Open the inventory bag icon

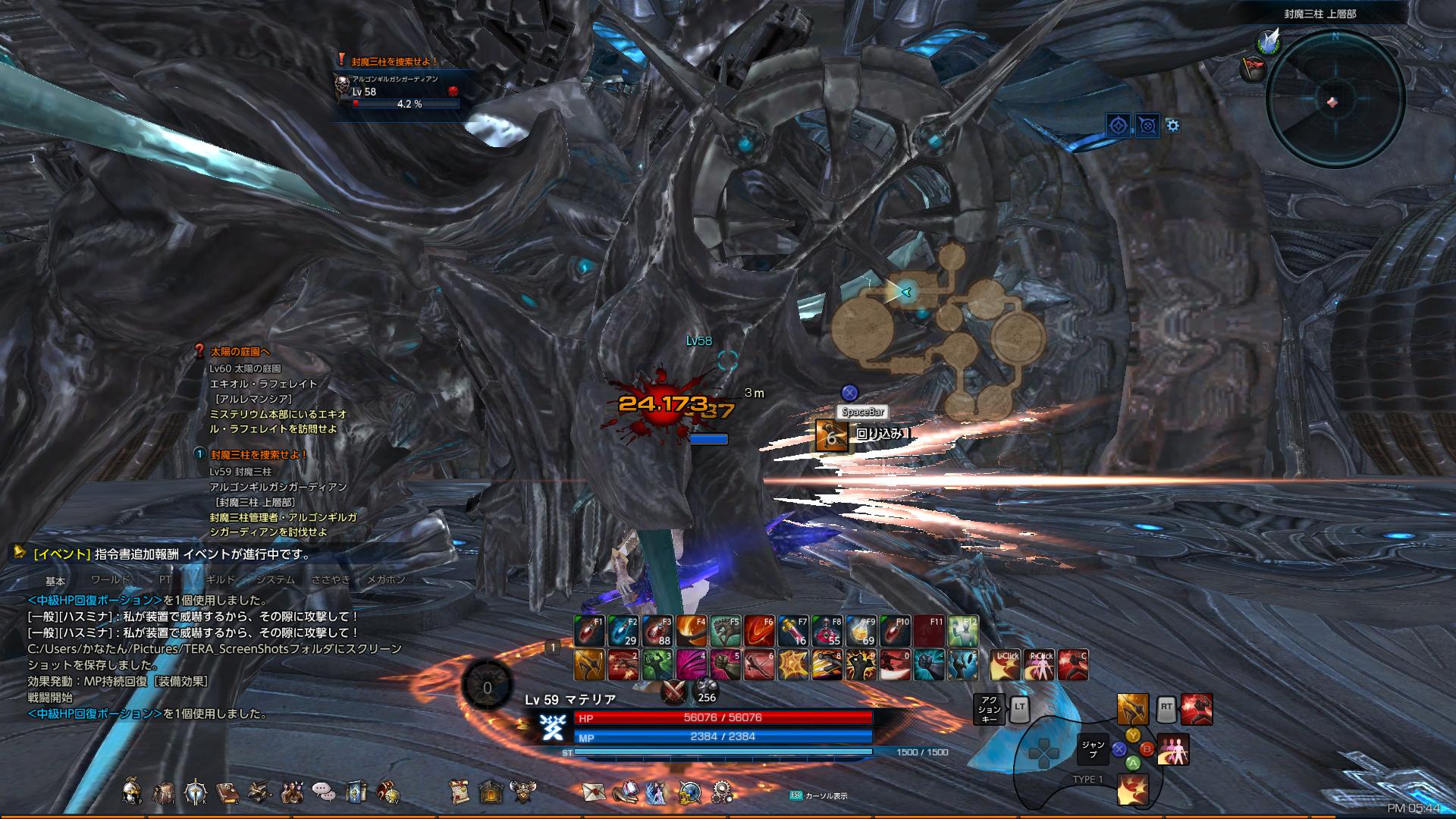(x=164, y=792)
